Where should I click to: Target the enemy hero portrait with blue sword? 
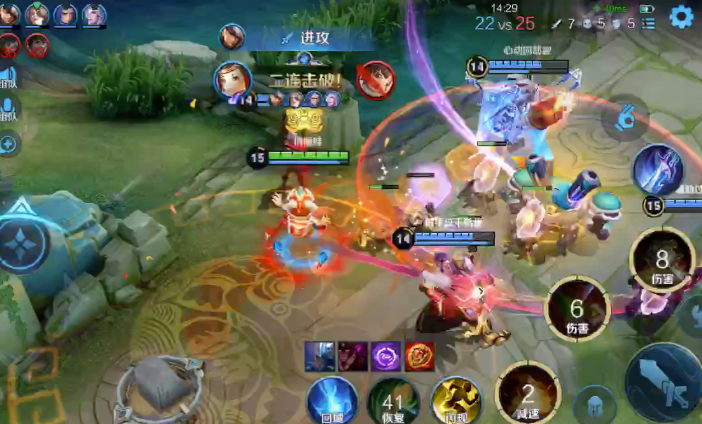pyautogui.click(x=658, y=169)
